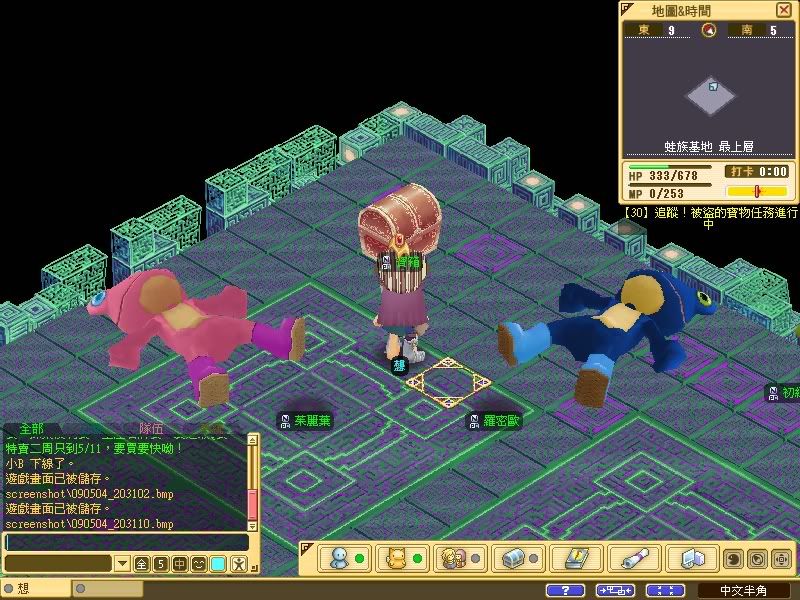Screen dimensions: 800x600
Task: Open the two-person party toolbar button
Action: (x=455, y=558)
